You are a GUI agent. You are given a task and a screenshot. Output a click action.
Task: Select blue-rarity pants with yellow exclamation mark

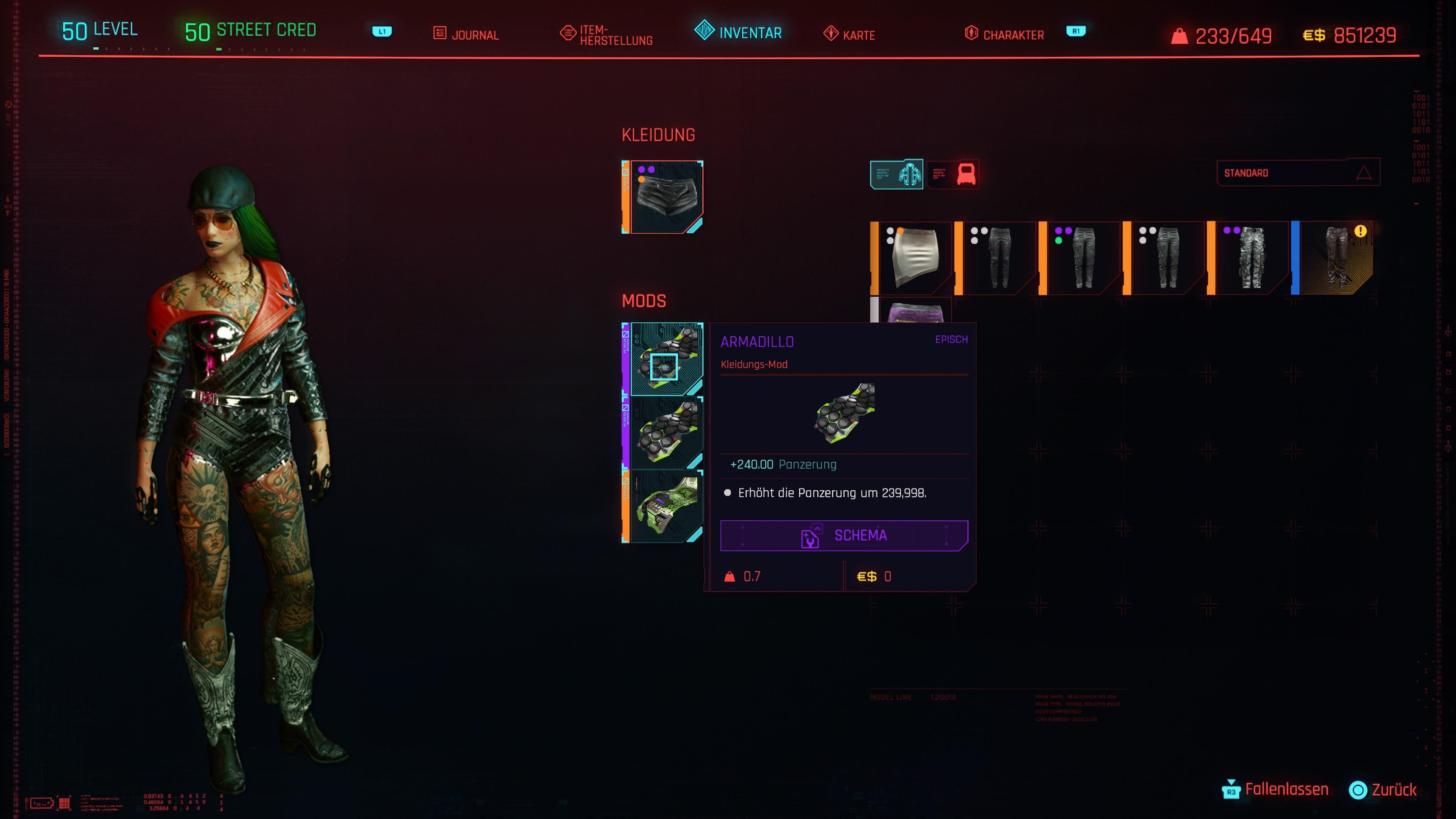click(1334, 258)
